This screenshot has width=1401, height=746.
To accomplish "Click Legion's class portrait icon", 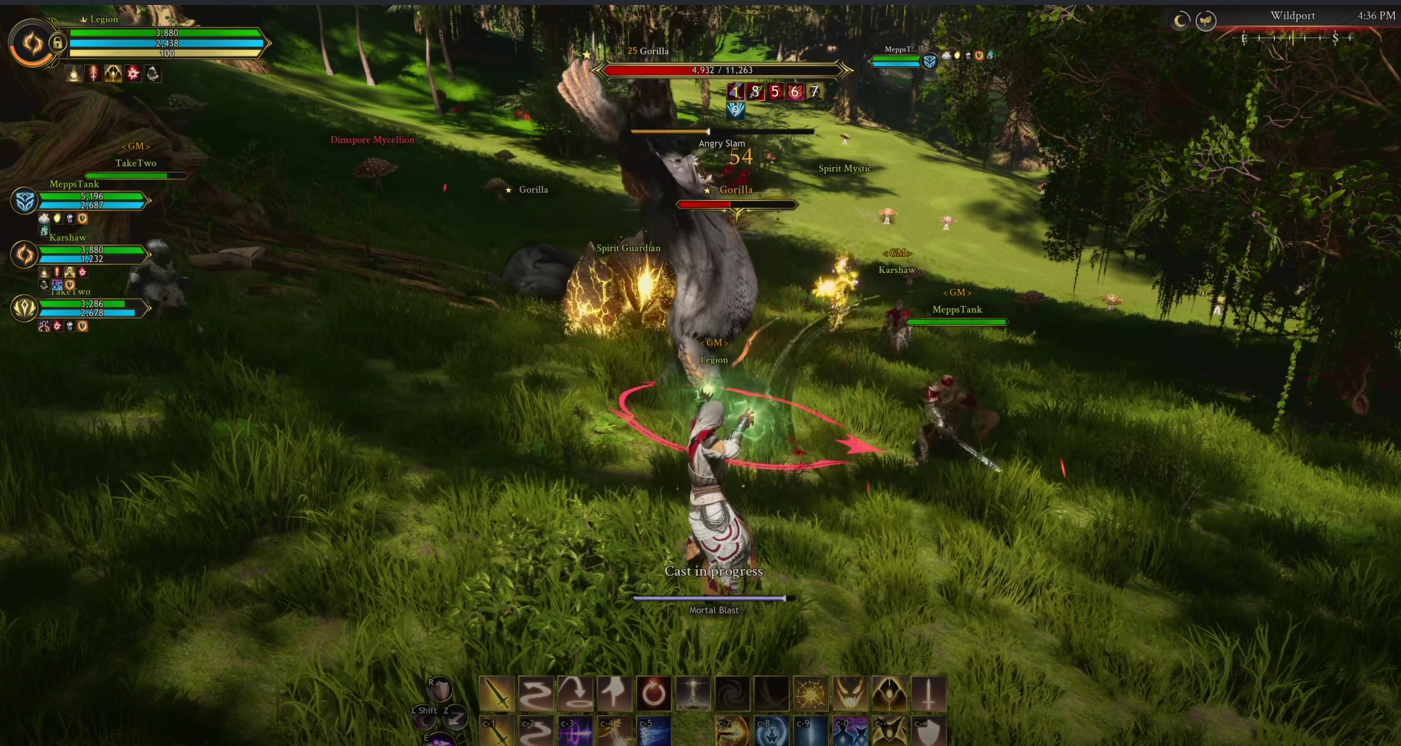I will tap(30, 43).
